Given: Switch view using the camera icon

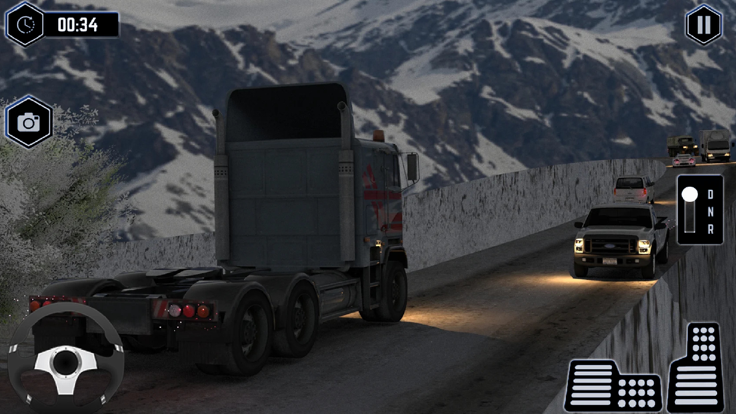Looking at the screenshot, I should point(28,122).
